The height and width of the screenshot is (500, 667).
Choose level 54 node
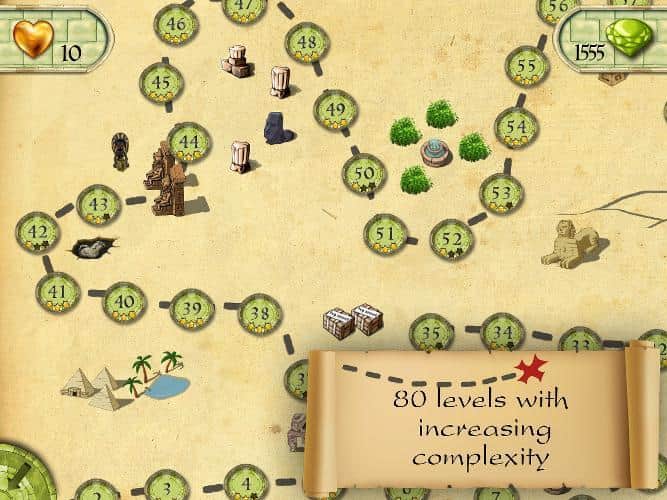(516, 128)
